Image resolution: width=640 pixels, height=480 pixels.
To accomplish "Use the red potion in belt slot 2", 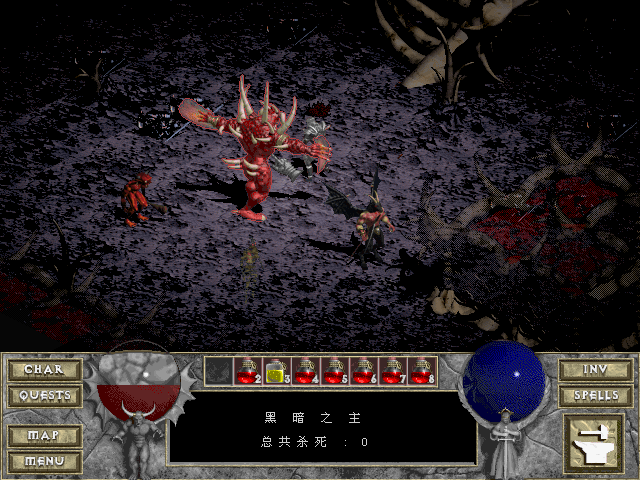I will 247,371.
